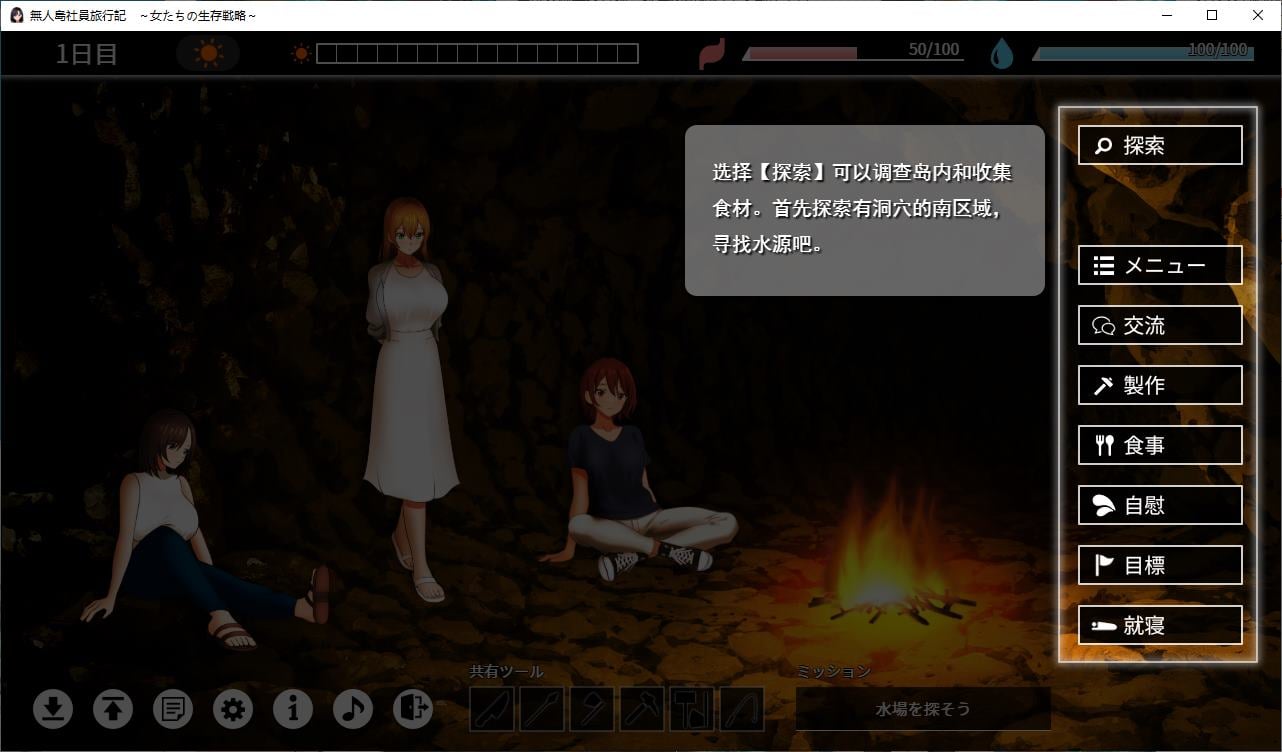This screenshot has width=1282, height=752.
Task: Choose the 就寝 (Sleep) option
Action: pyautogui.click(x=1159, y=625)
